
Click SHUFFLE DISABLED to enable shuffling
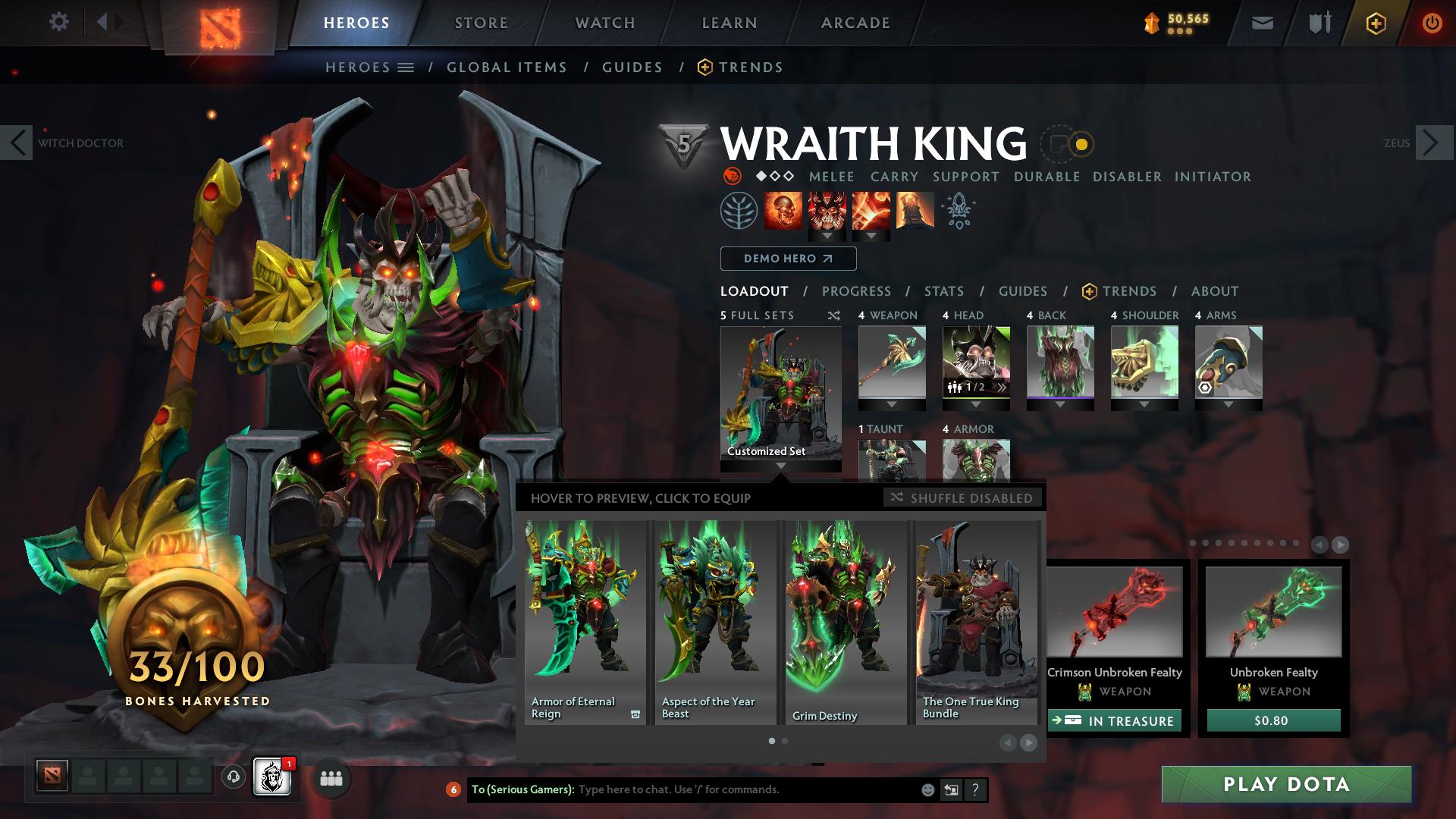(x=963, y=498)
